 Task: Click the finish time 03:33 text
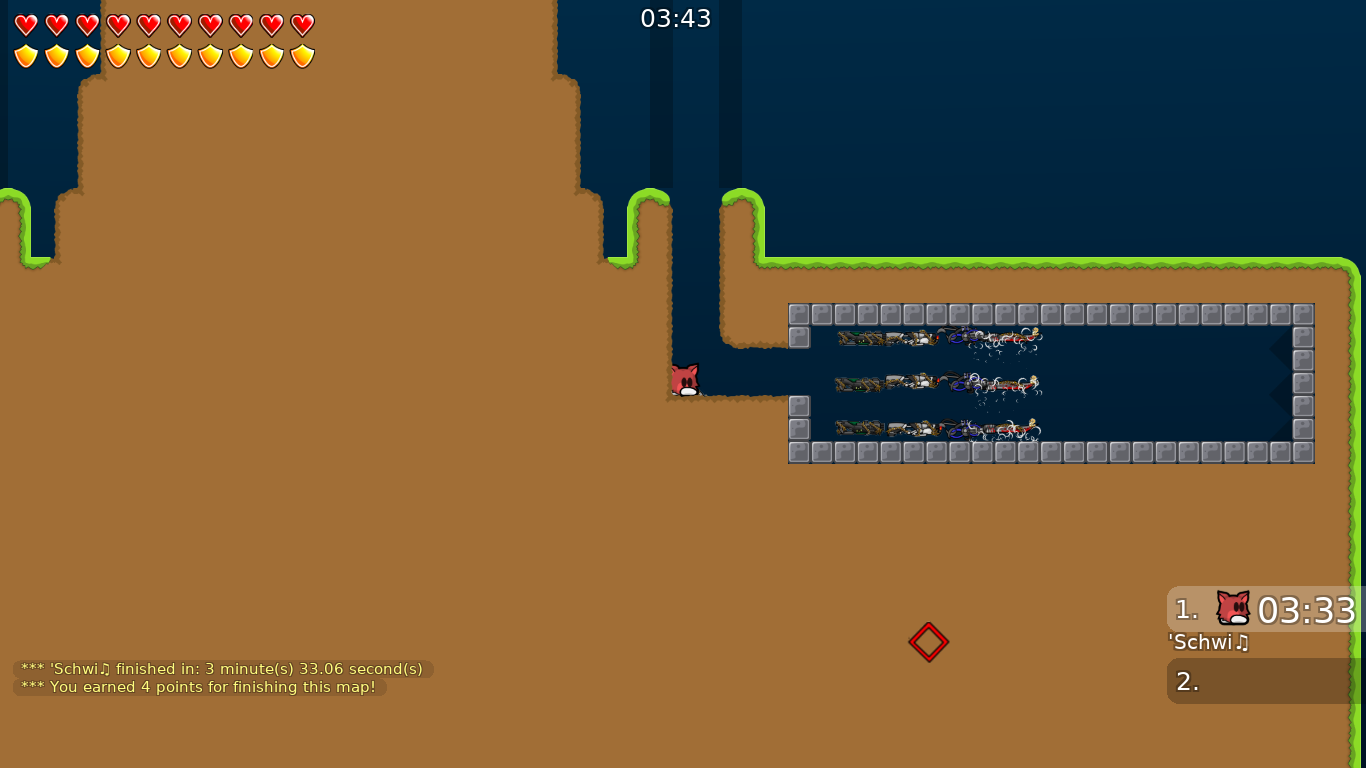1305,609
